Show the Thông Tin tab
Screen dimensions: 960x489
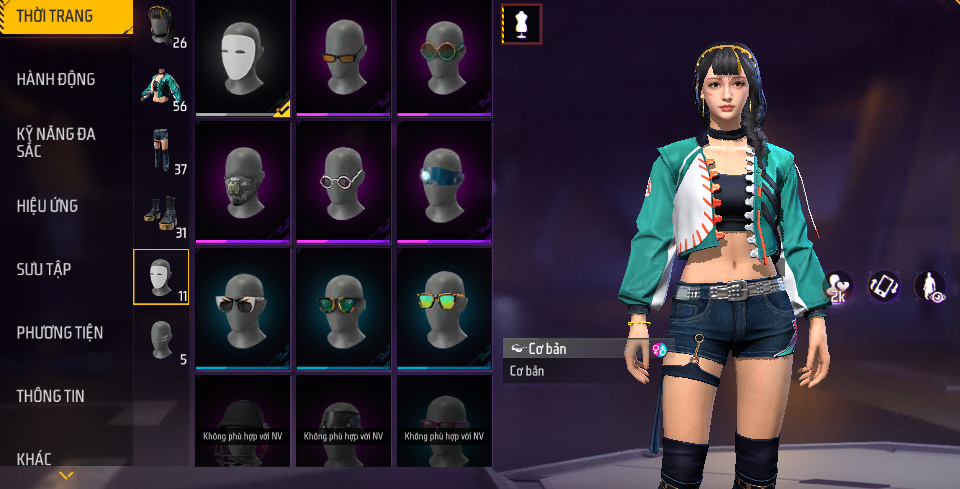(50, 396)
